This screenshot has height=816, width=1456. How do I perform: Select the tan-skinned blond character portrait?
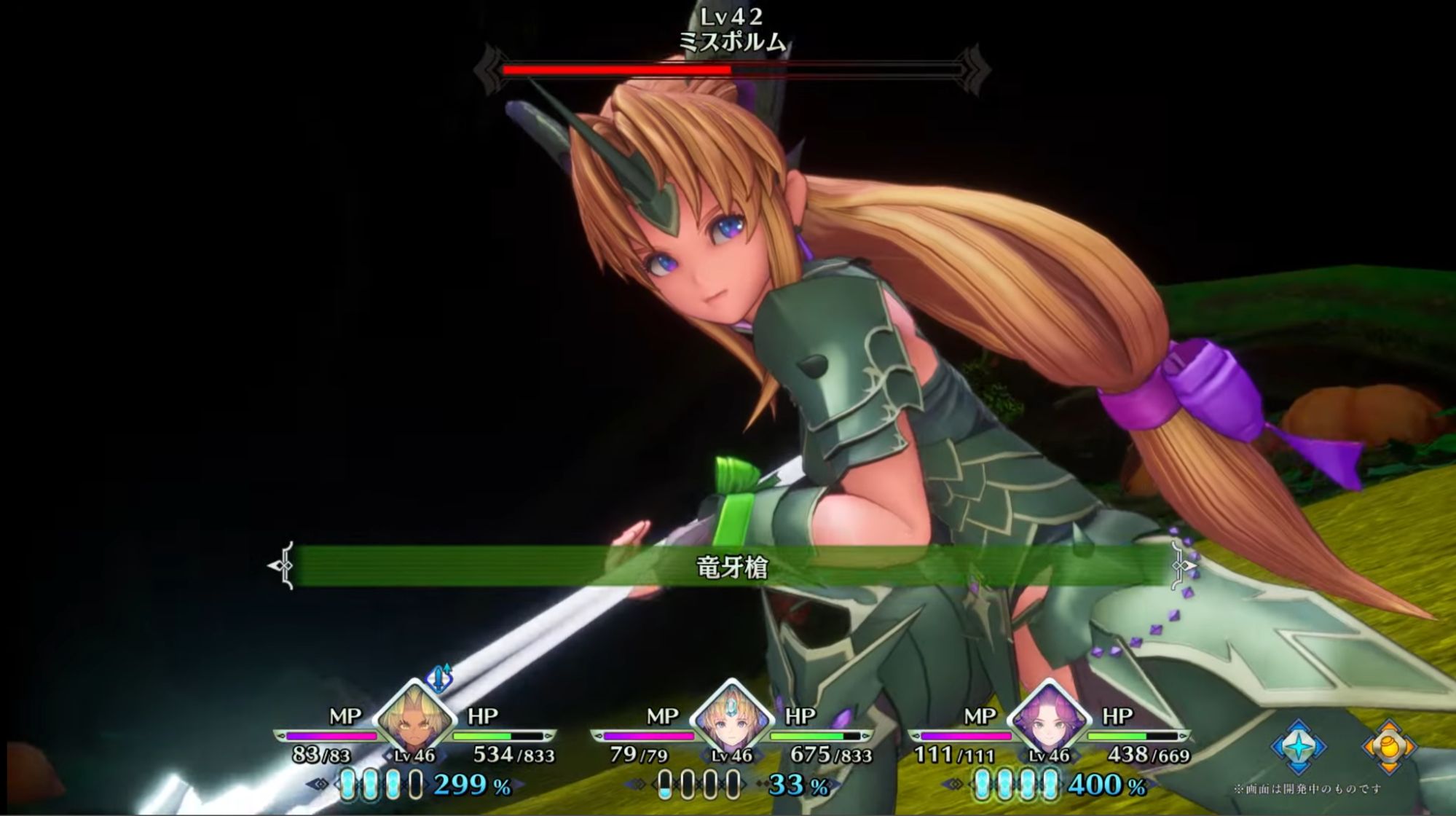[414, 716]
